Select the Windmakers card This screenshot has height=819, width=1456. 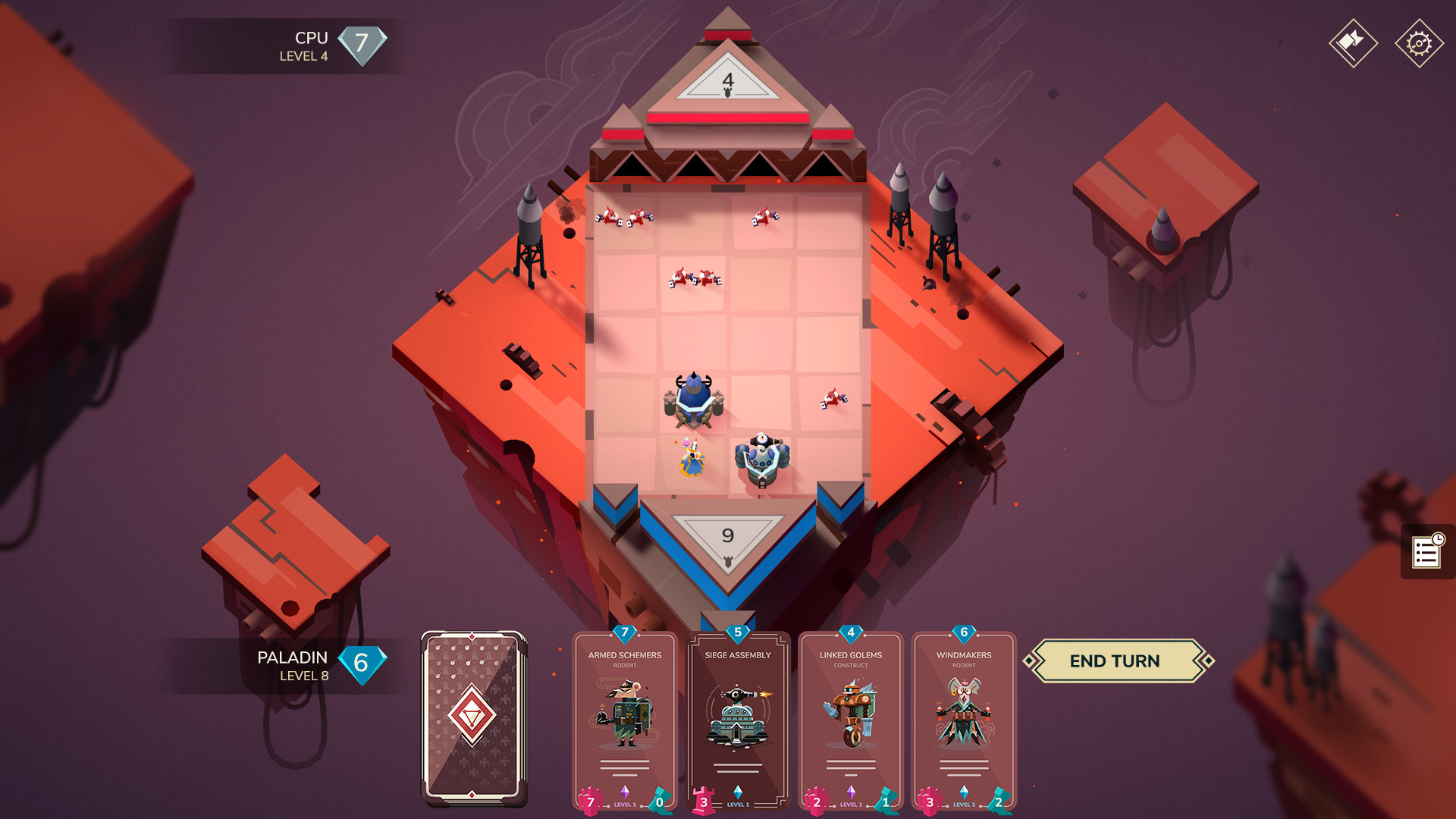point(964,717)
